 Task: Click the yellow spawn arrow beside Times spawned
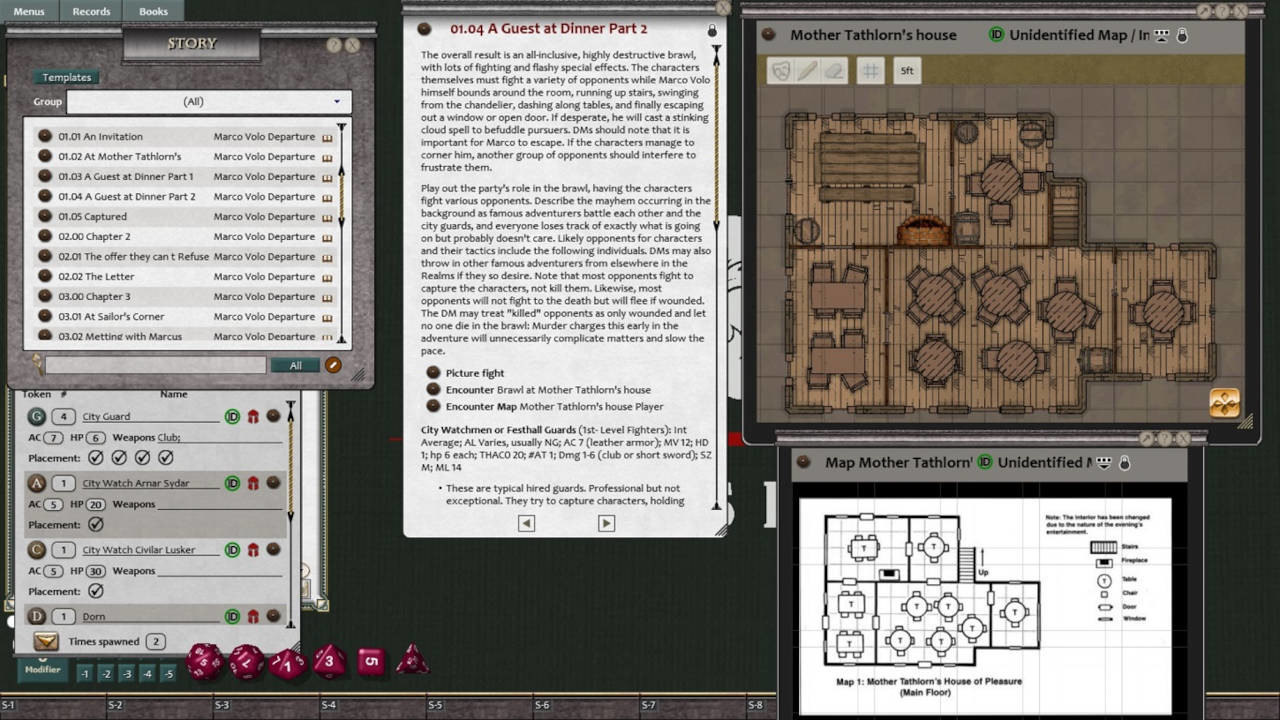45,640
